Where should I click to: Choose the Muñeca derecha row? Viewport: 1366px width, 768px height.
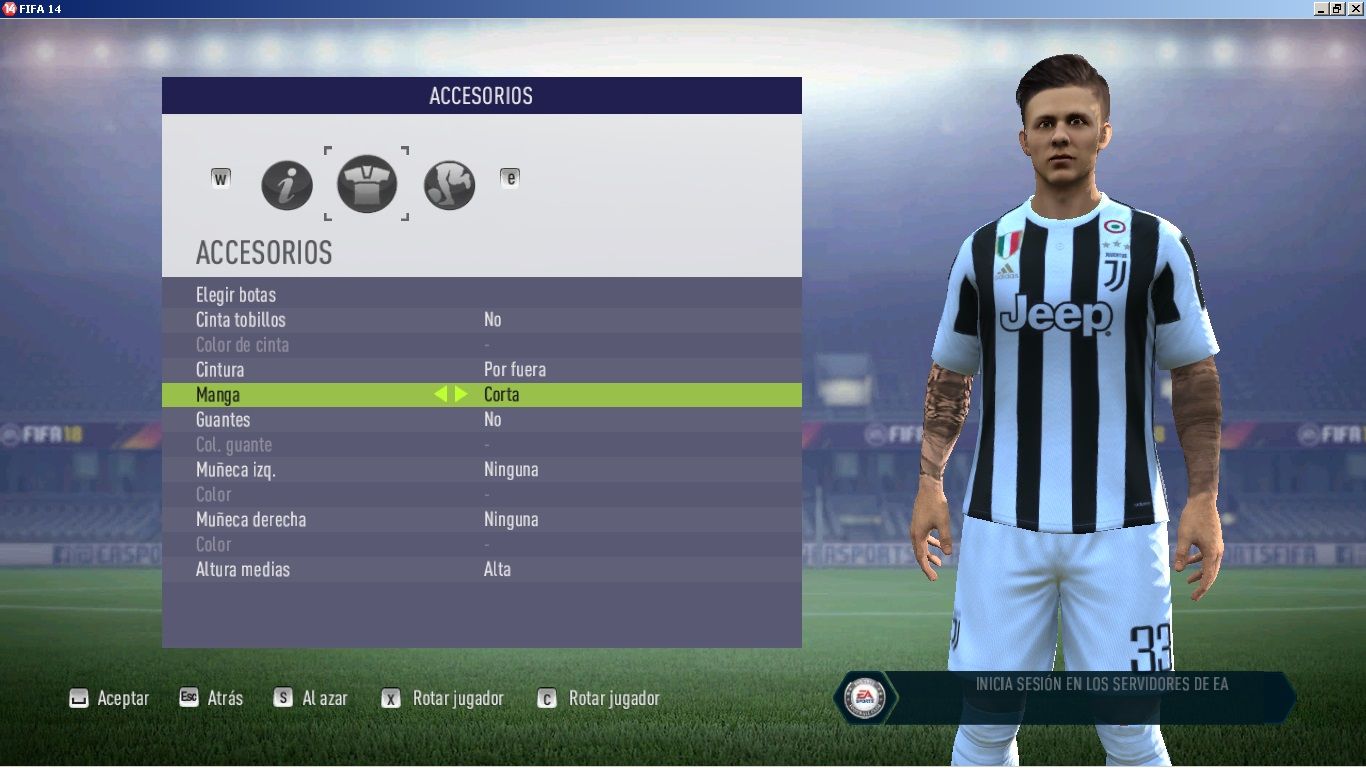(x=251, y=520)
